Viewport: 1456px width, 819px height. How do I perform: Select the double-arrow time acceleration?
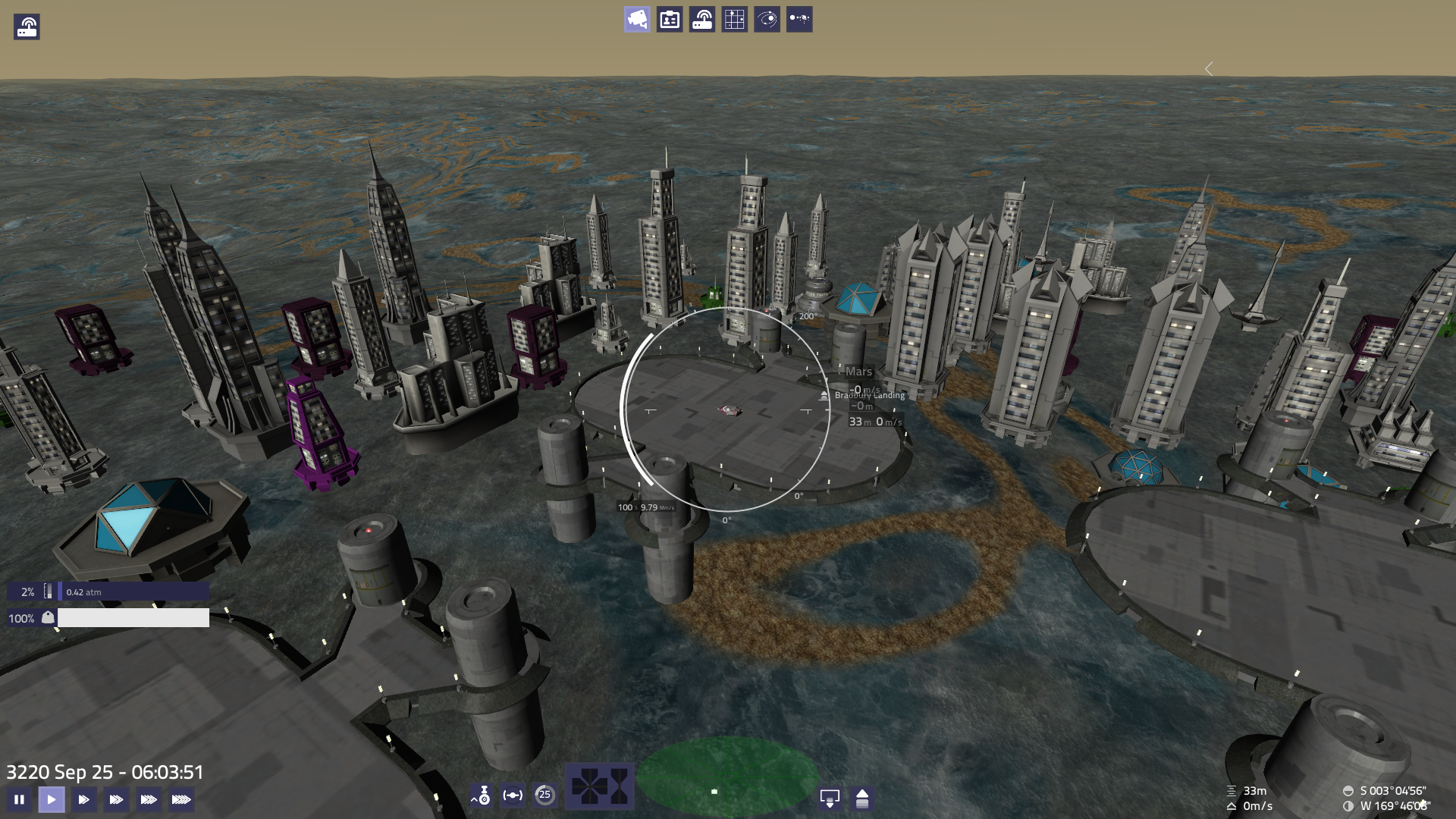tap(84, 799)
